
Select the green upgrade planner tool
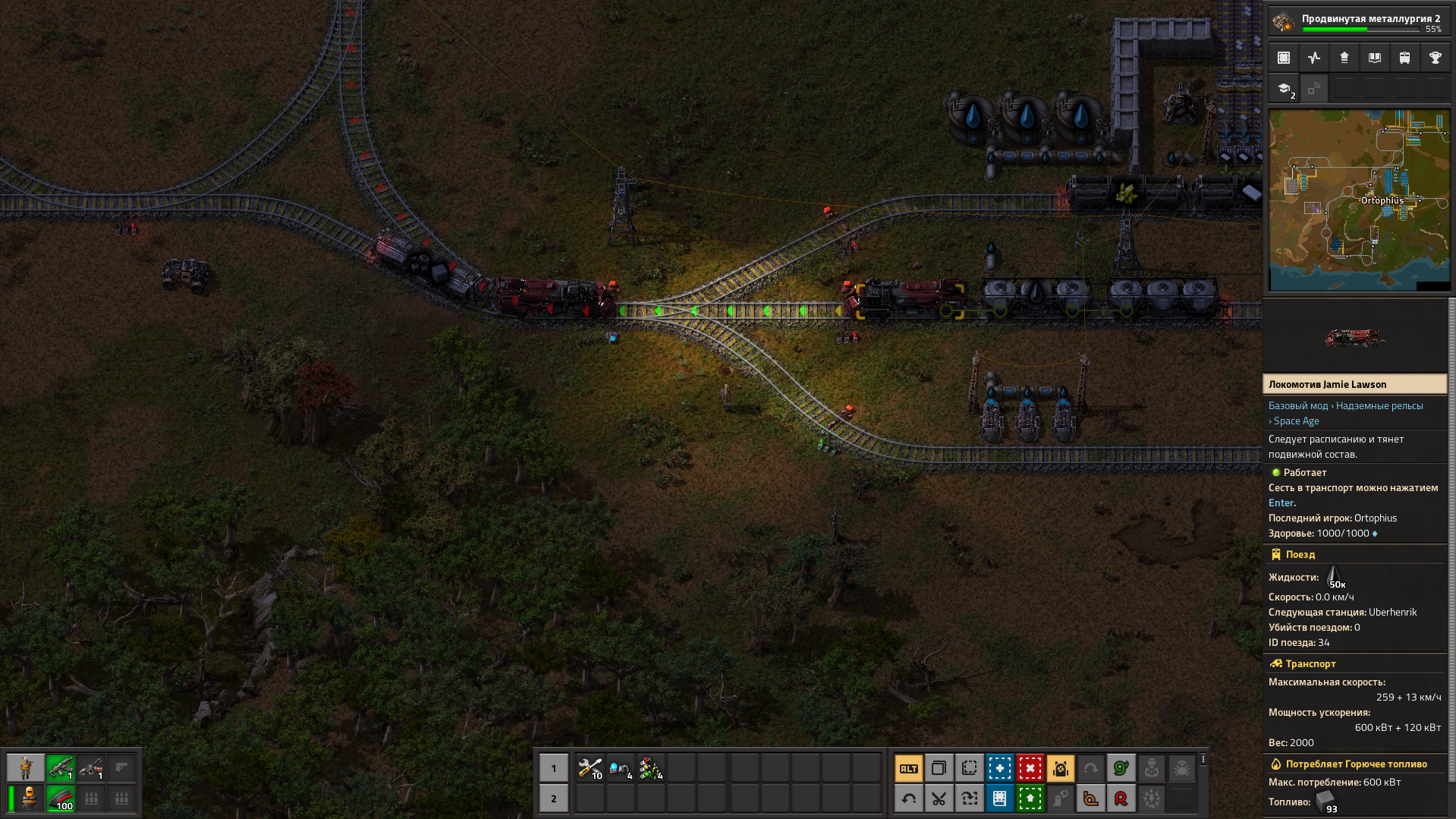(x=1030, y=799)
